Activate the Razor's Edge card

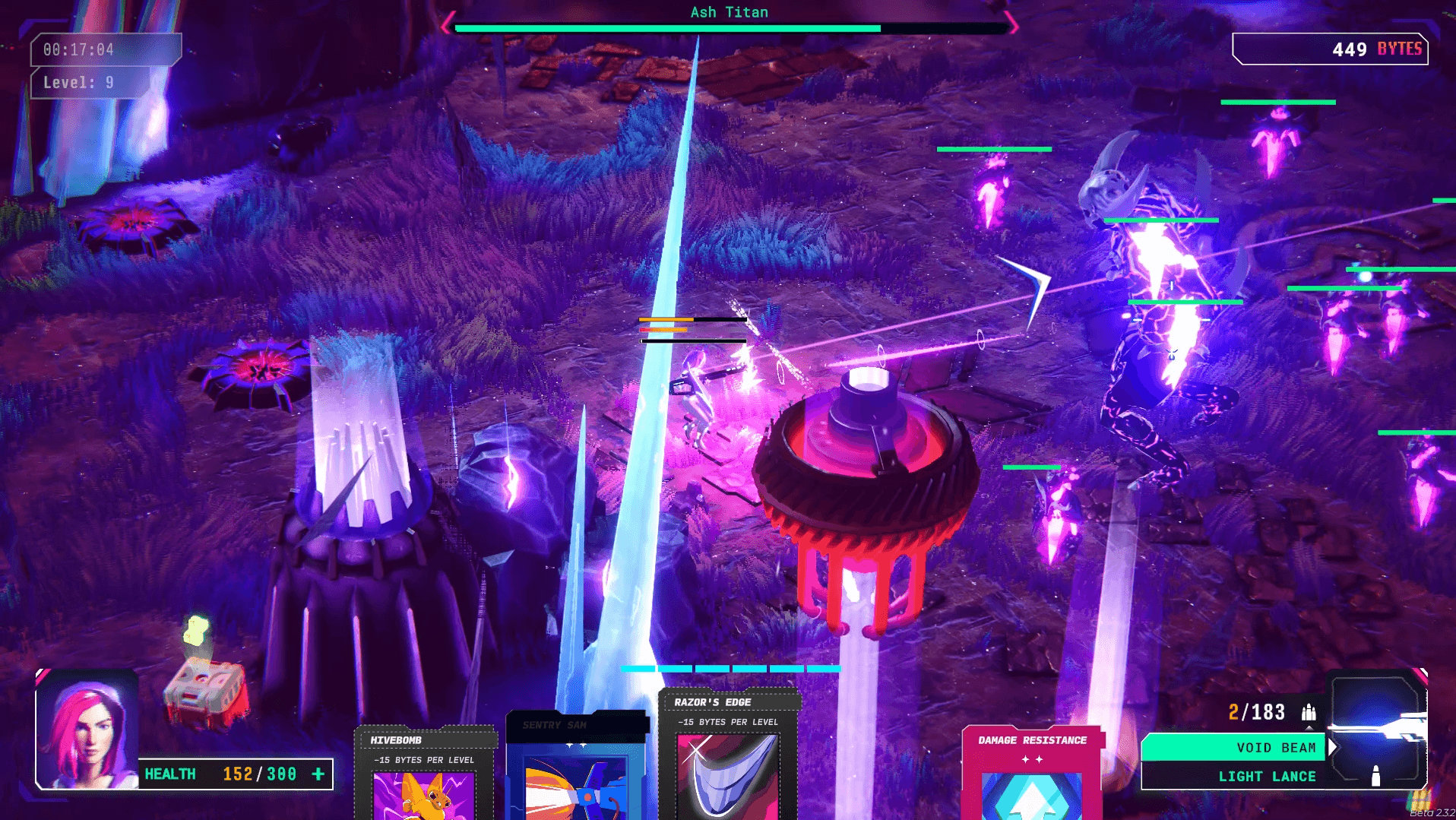tap(727, 756)
